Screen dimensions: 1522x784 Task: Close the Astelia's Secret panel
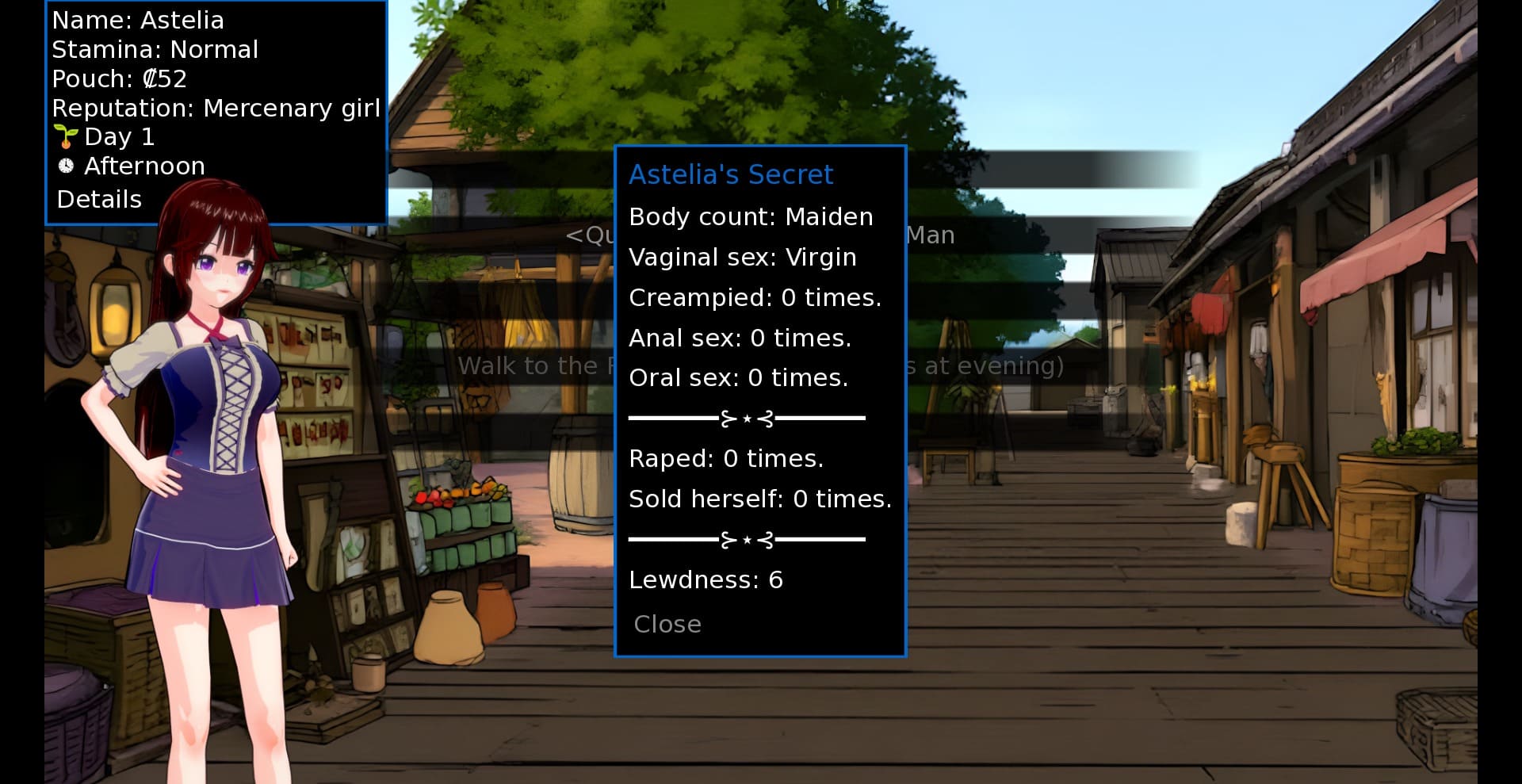(667, 624)
